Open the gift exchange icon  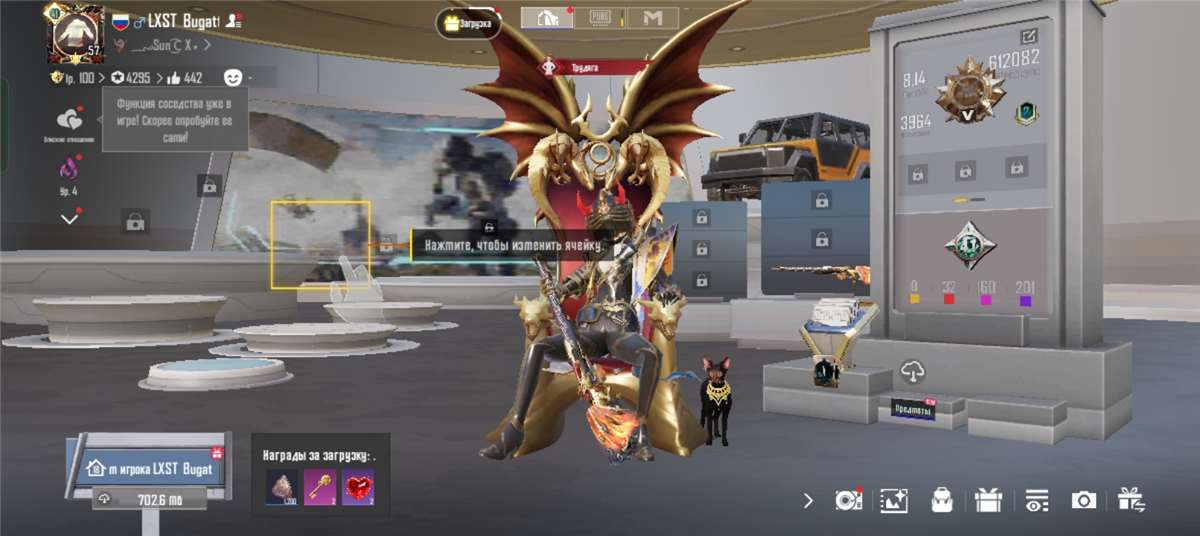pos(1131,499)
